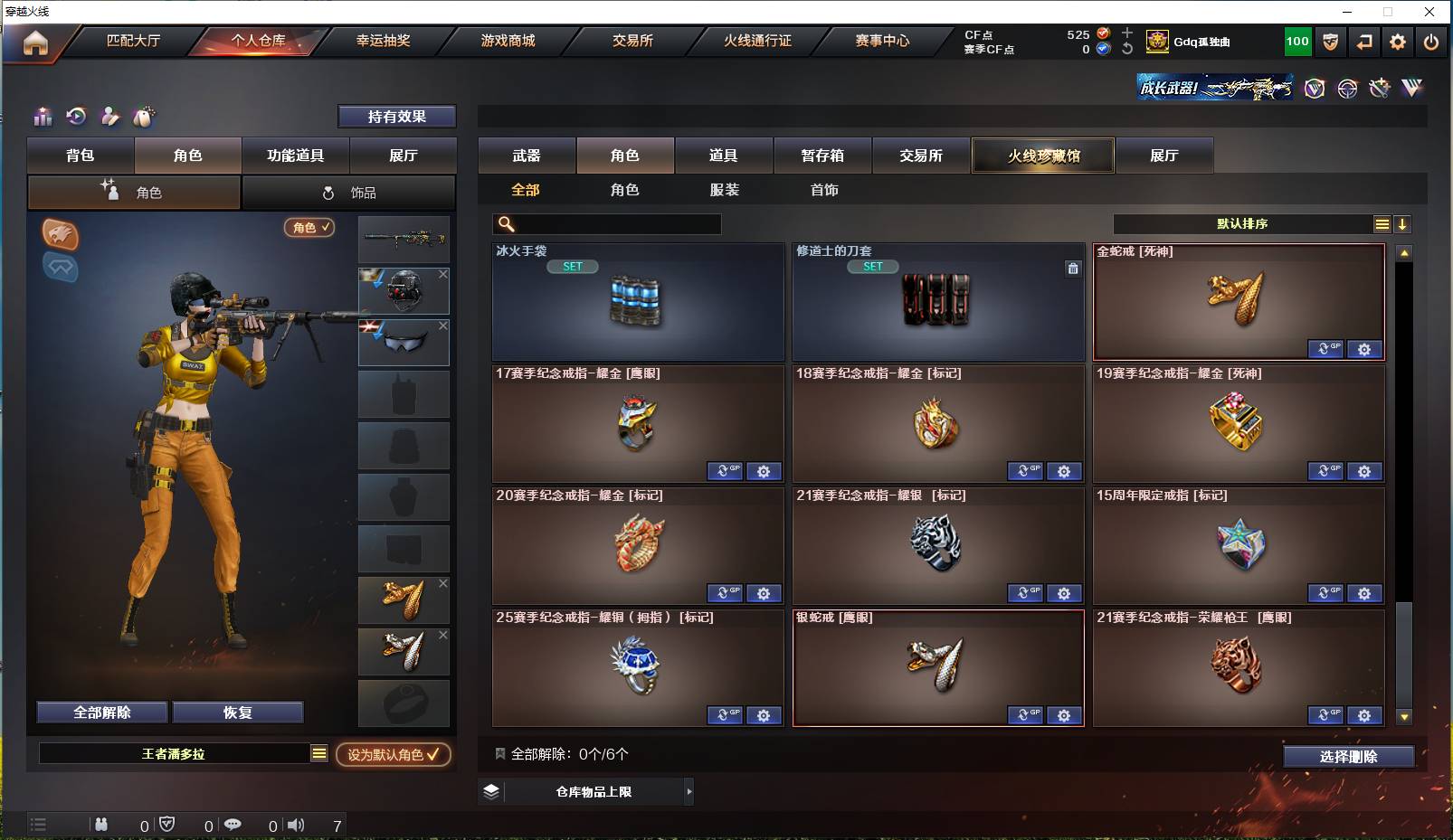Screen dimensions: 1453x840
Task: Open the settings gear icon in the title bar
Action: (1398, 42)
